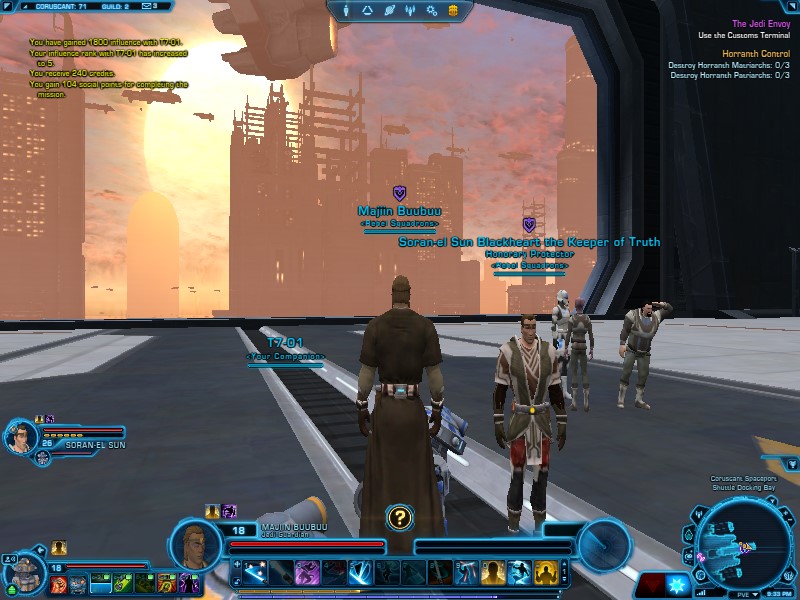Open the gold credits store icon
The height and width of the screenshot is (600, 800).
coord(453,10)
